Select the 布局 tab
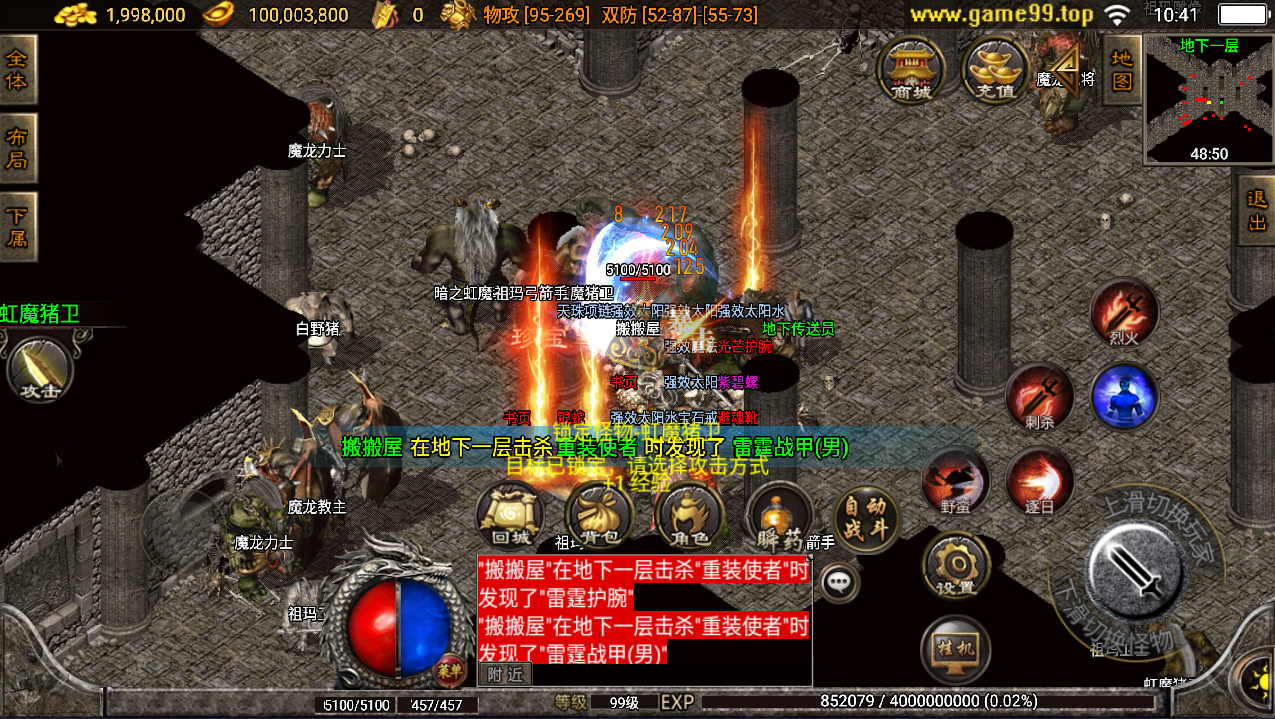The width and height of the screenshot is (1275, 719). coord(17,148)
